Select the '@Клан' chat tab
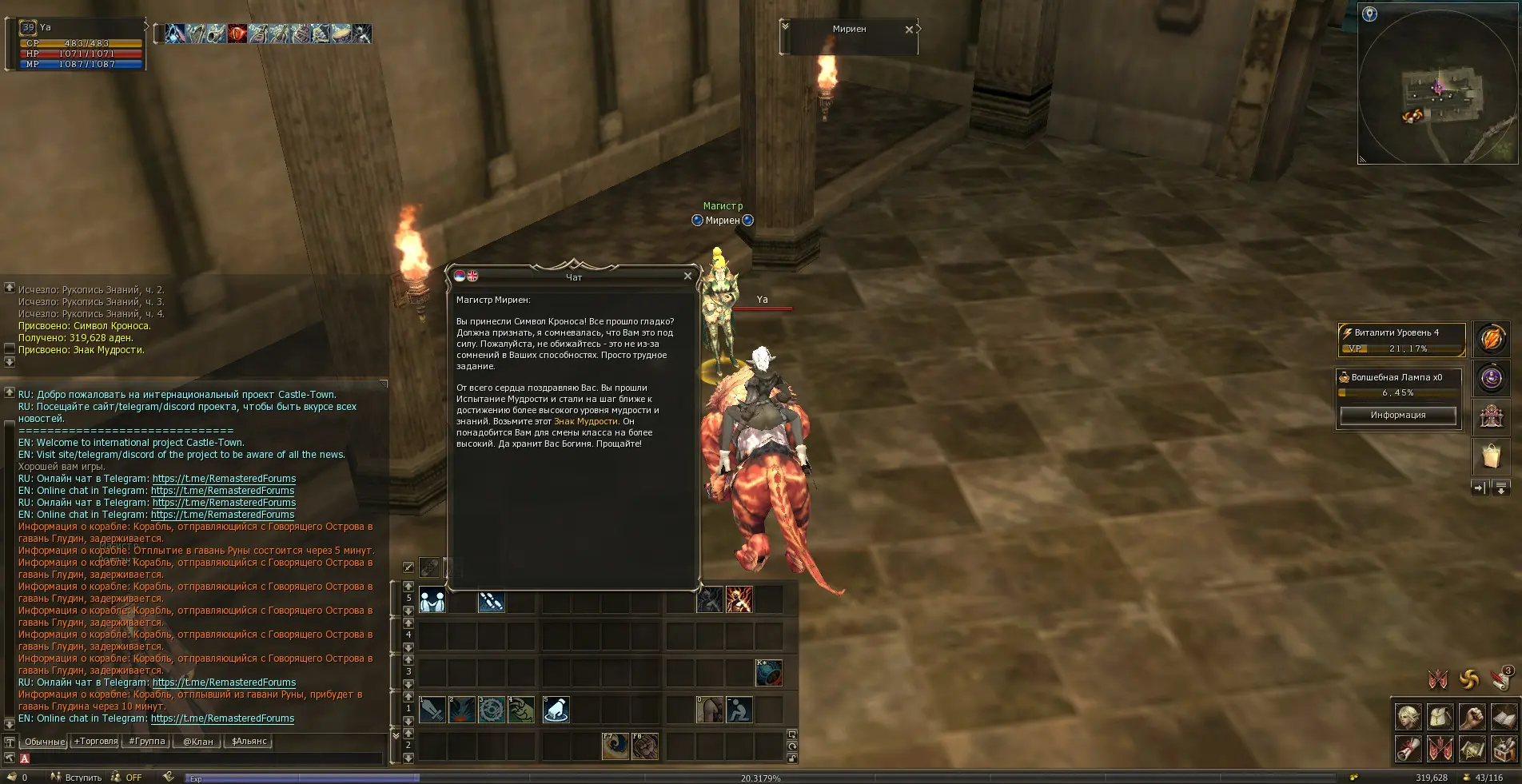 click(197, 742)
